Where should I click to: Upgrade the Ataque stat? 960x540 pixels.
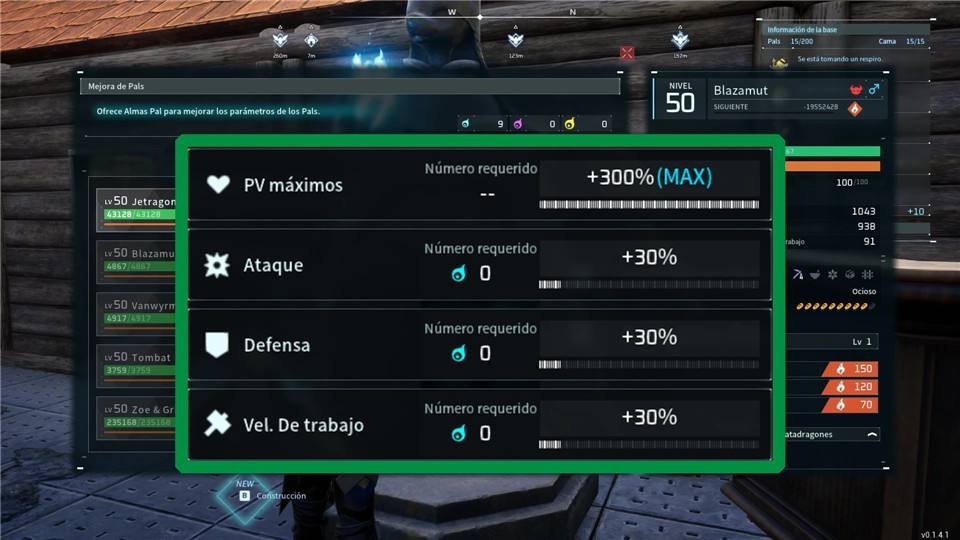480,265
